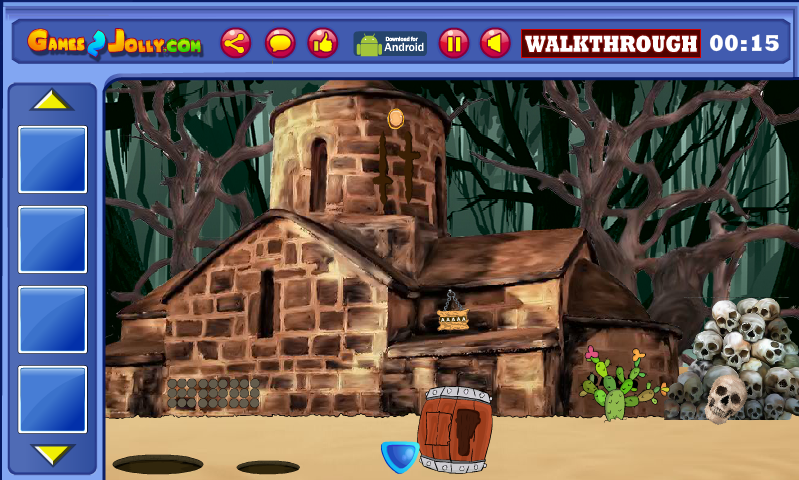Open the Download for Android badge
The image size is (799, 480).
coord(390,43)
